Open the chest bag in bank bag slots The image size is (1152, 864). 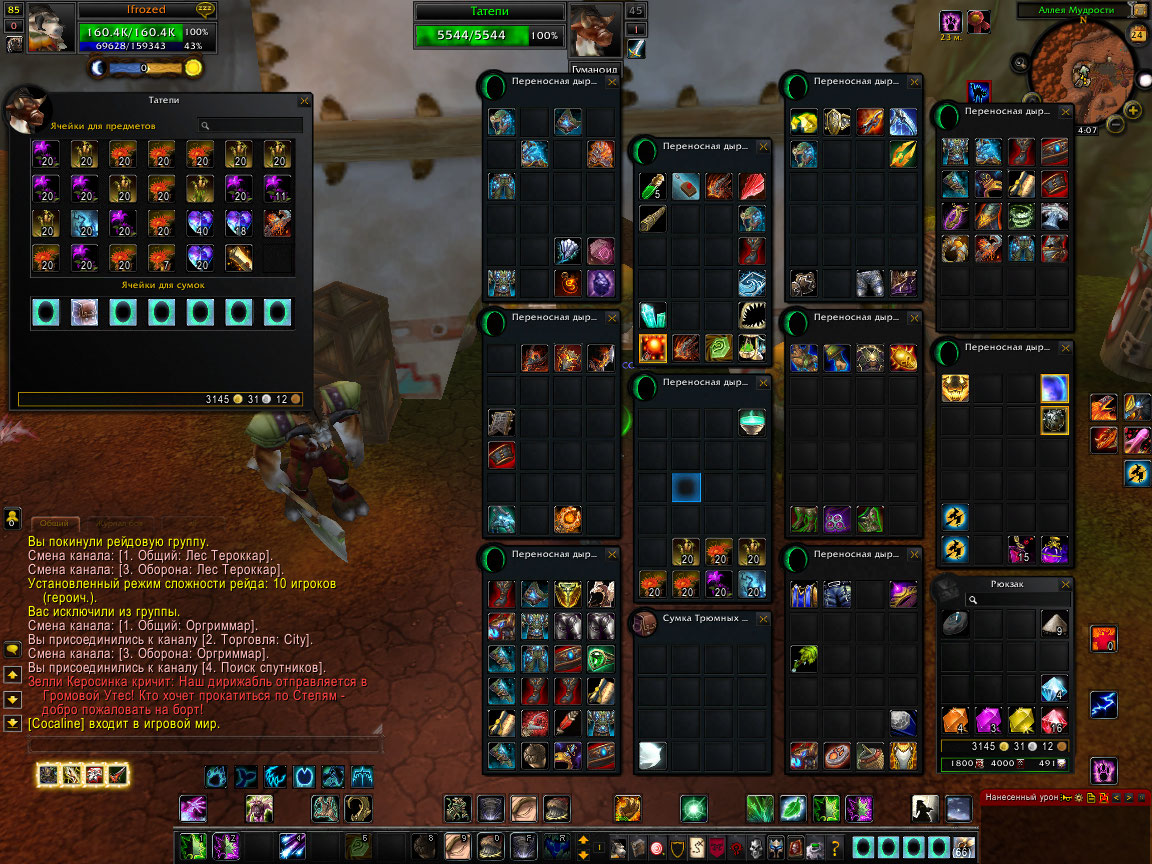[x=84, y=313]
